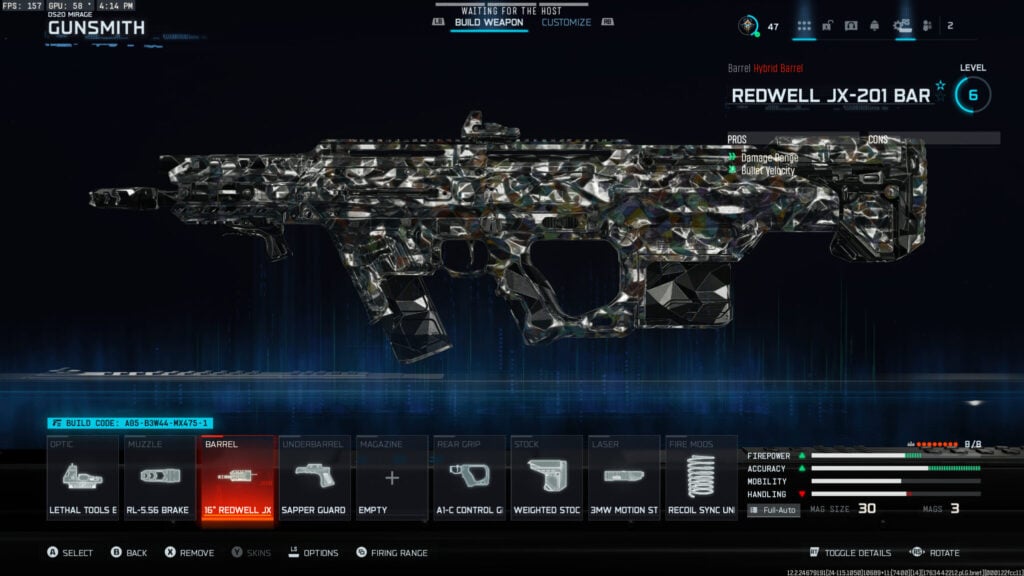Switch to the Customize tab
This screenshot has width=1024, height=576.
click(x=566, y=22)
